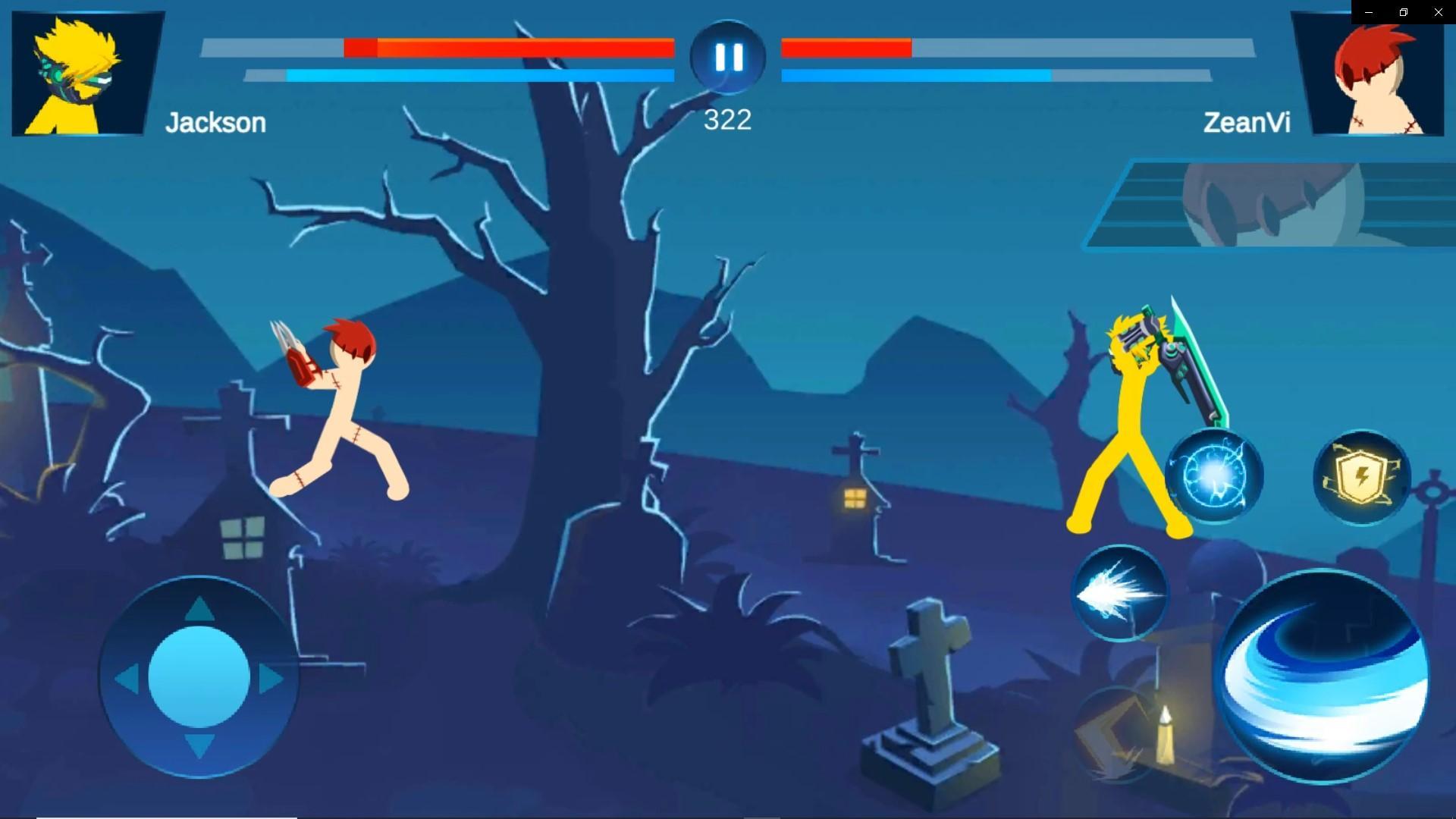Click the Jackson name label
This screenshot has height=819, width=1456.
coord(217,122)
